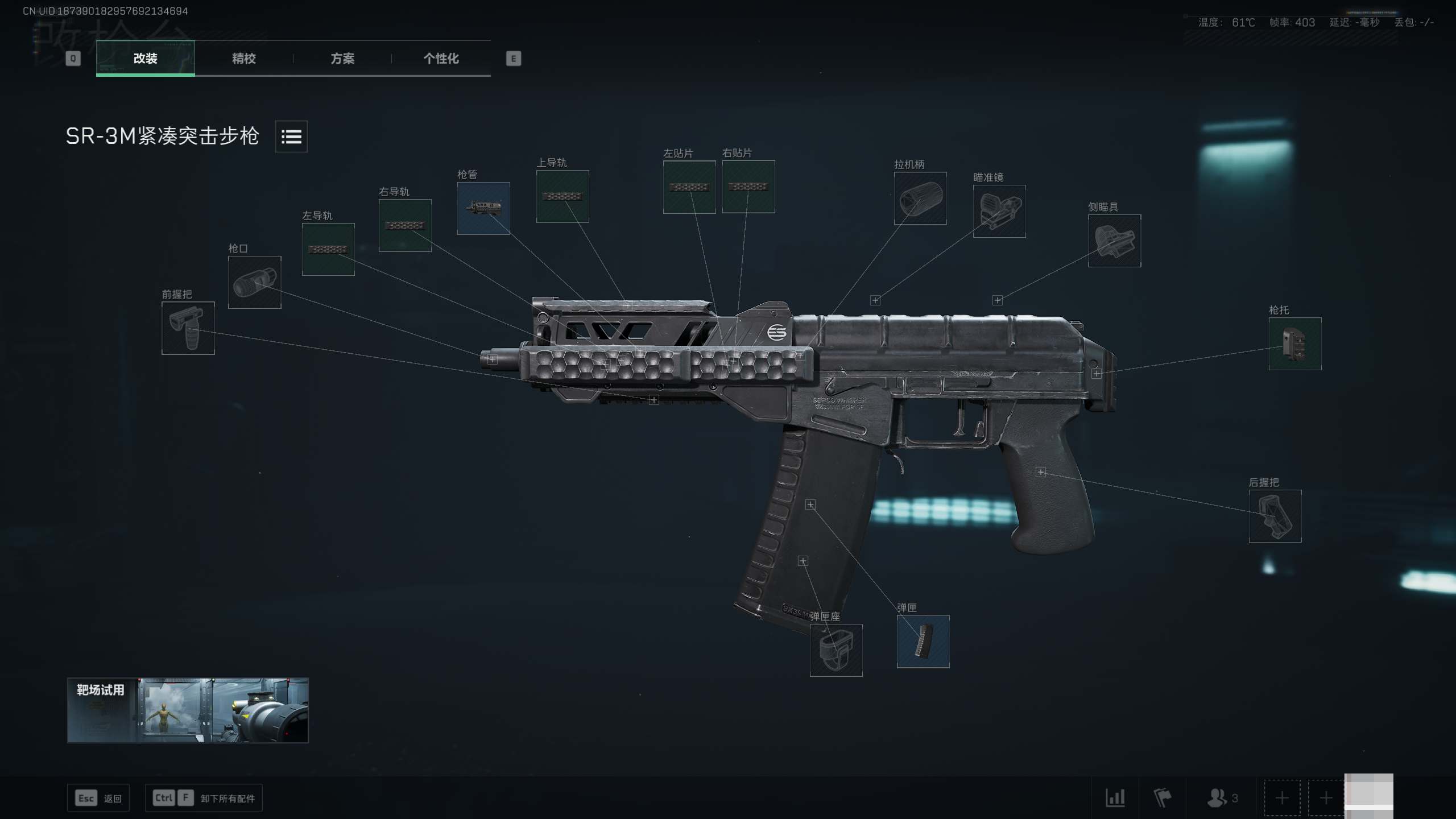Select the 前握把 foregrip slot
The width and height of the screenshot is (1456, 819).
188,328
